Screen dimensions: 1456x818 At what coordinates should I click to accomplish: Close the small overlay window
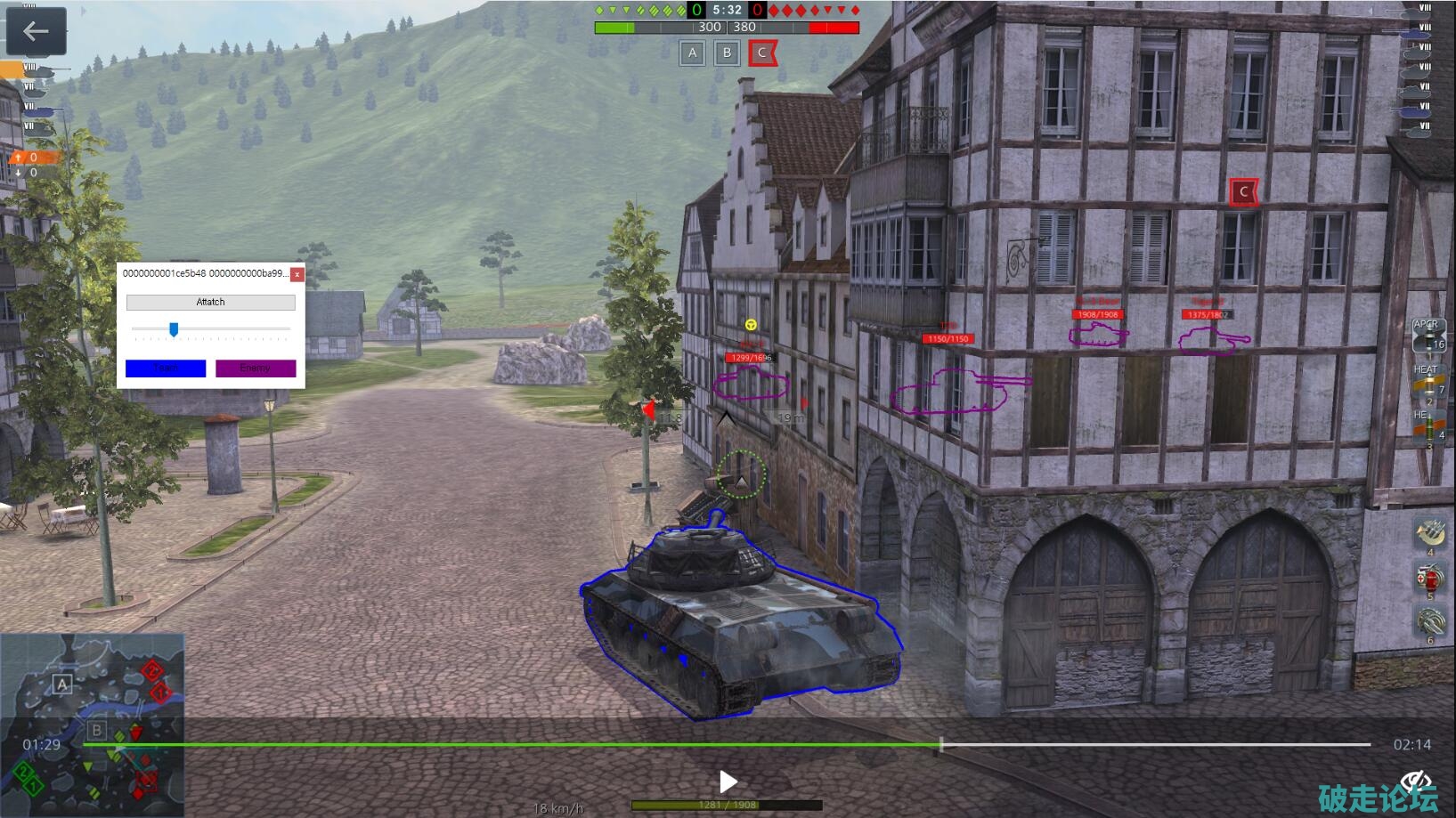pyautogui.click(x=297, y=274)
